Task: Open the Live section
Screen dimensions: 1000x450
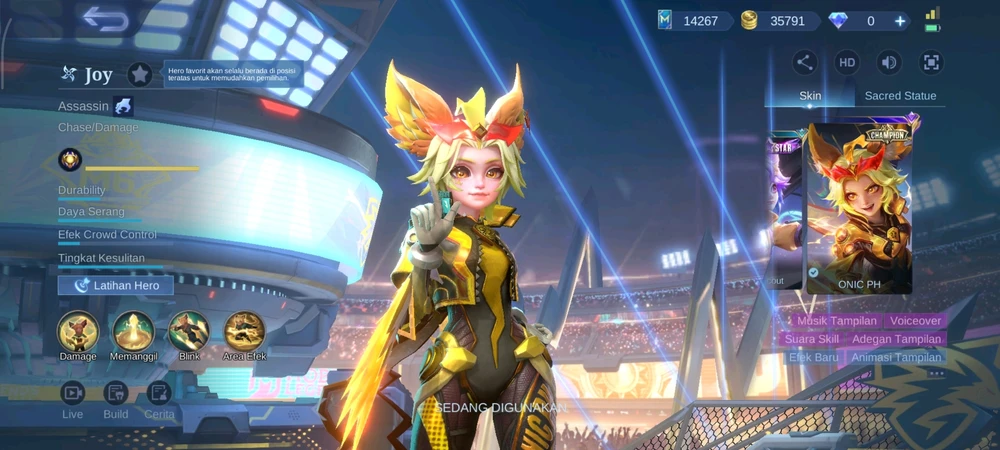Action: pos(72,393)
